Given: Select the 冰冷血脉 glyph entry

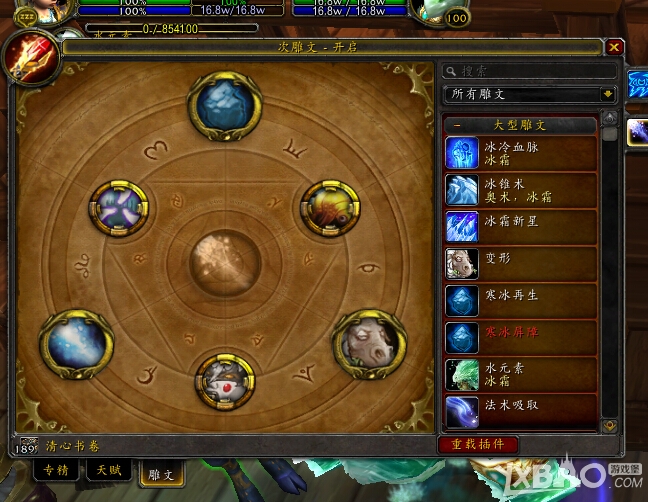Looking at the screenshot, I should pyautogui.click(x=520, y=152).
